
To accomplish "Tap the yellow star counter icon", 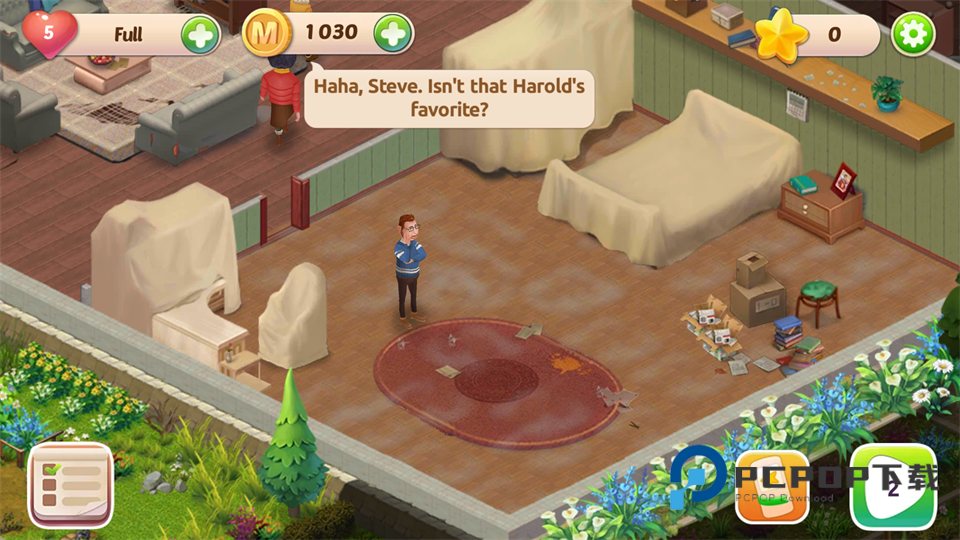I will pos(781,36).
